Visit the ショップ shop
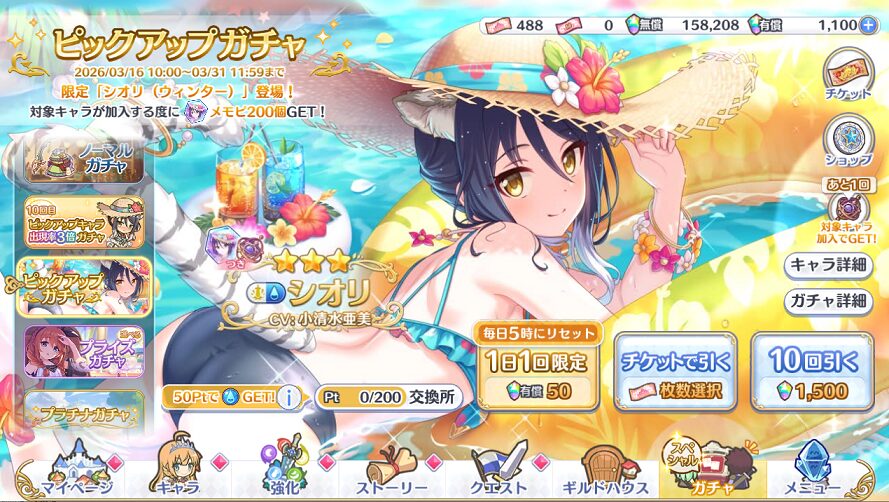The image size is (889, 502). click(848, 143)
